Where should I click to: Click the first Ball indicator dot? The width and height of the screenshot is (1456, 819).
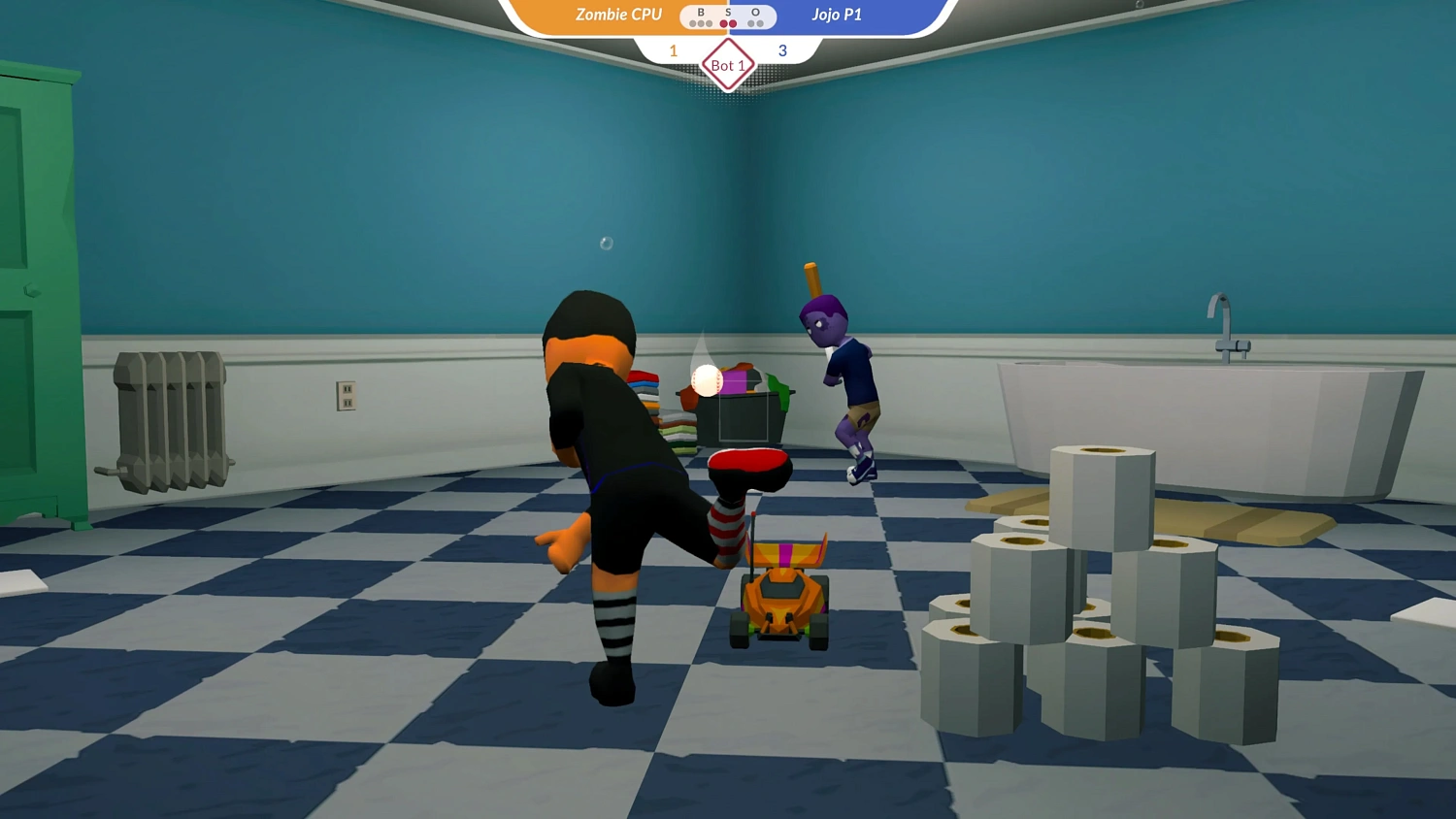(x=692, y=23)
